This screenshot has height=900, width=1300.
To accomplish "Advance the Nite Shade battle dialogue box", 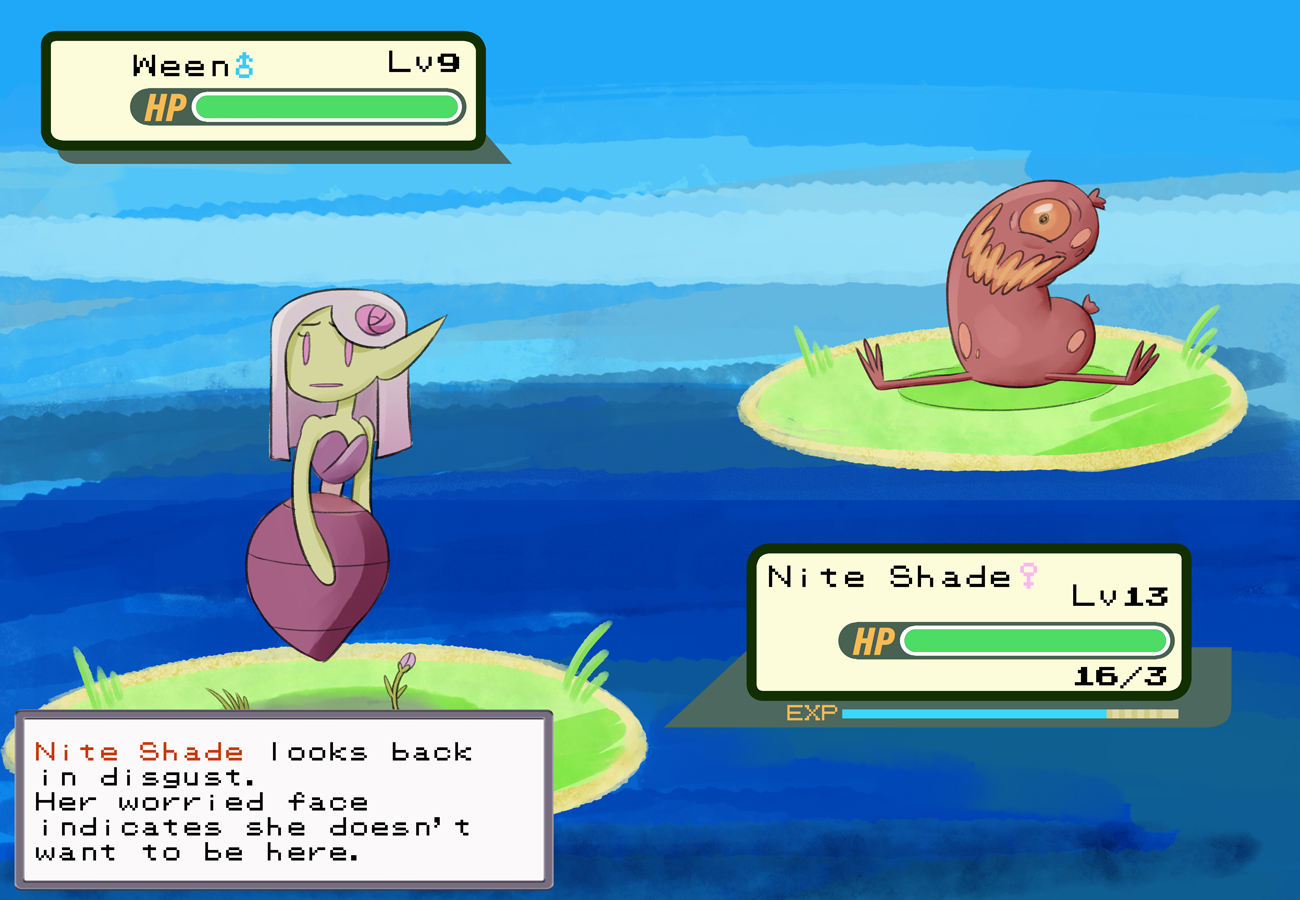I will (283, 800).
